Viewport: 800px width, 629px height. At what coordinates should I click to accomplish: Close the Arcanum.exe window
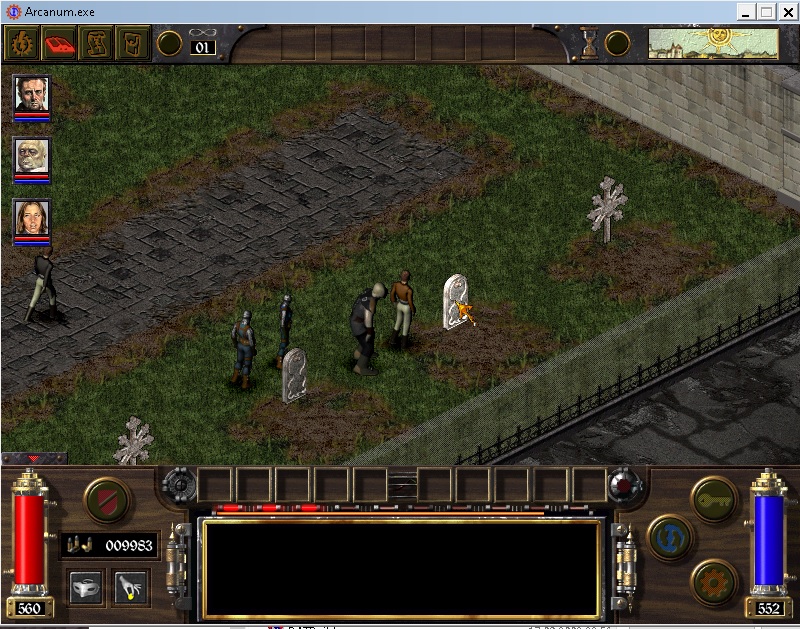(x=787, y=11)
